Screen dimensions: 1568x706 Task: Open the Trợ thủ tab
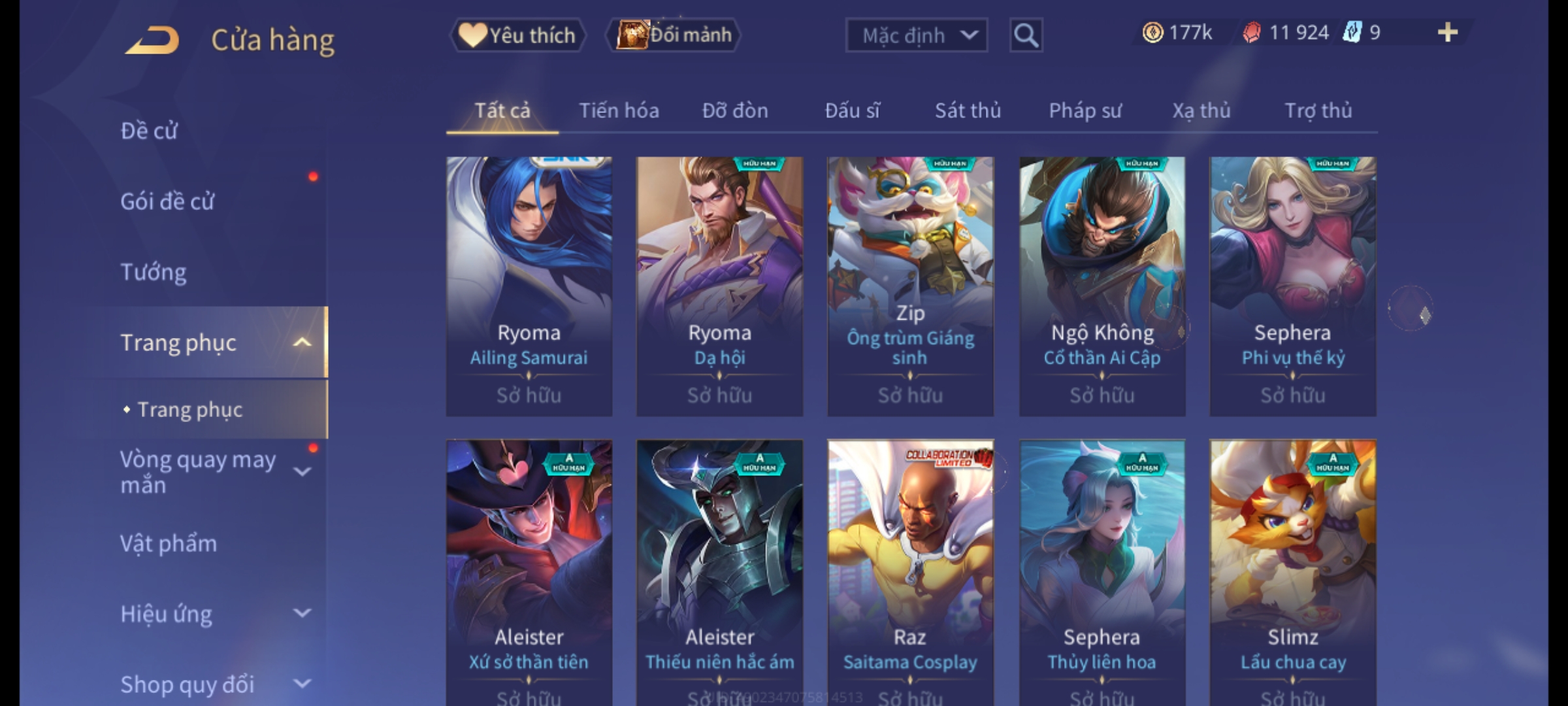pyautogui.click(x=1318, y=110)
